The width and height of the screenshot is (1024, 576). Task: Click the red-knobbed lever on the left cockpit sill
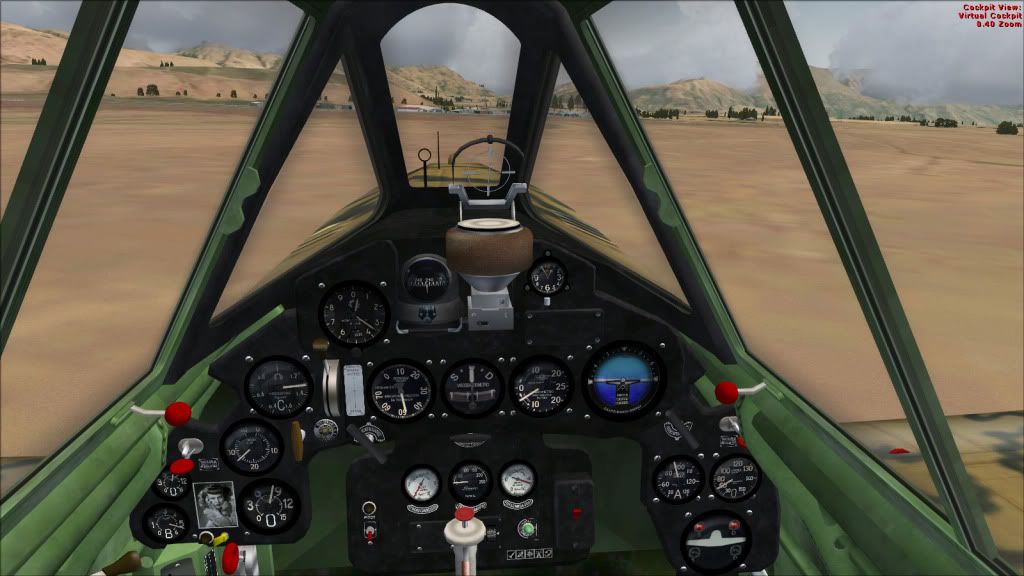point(177,412)
